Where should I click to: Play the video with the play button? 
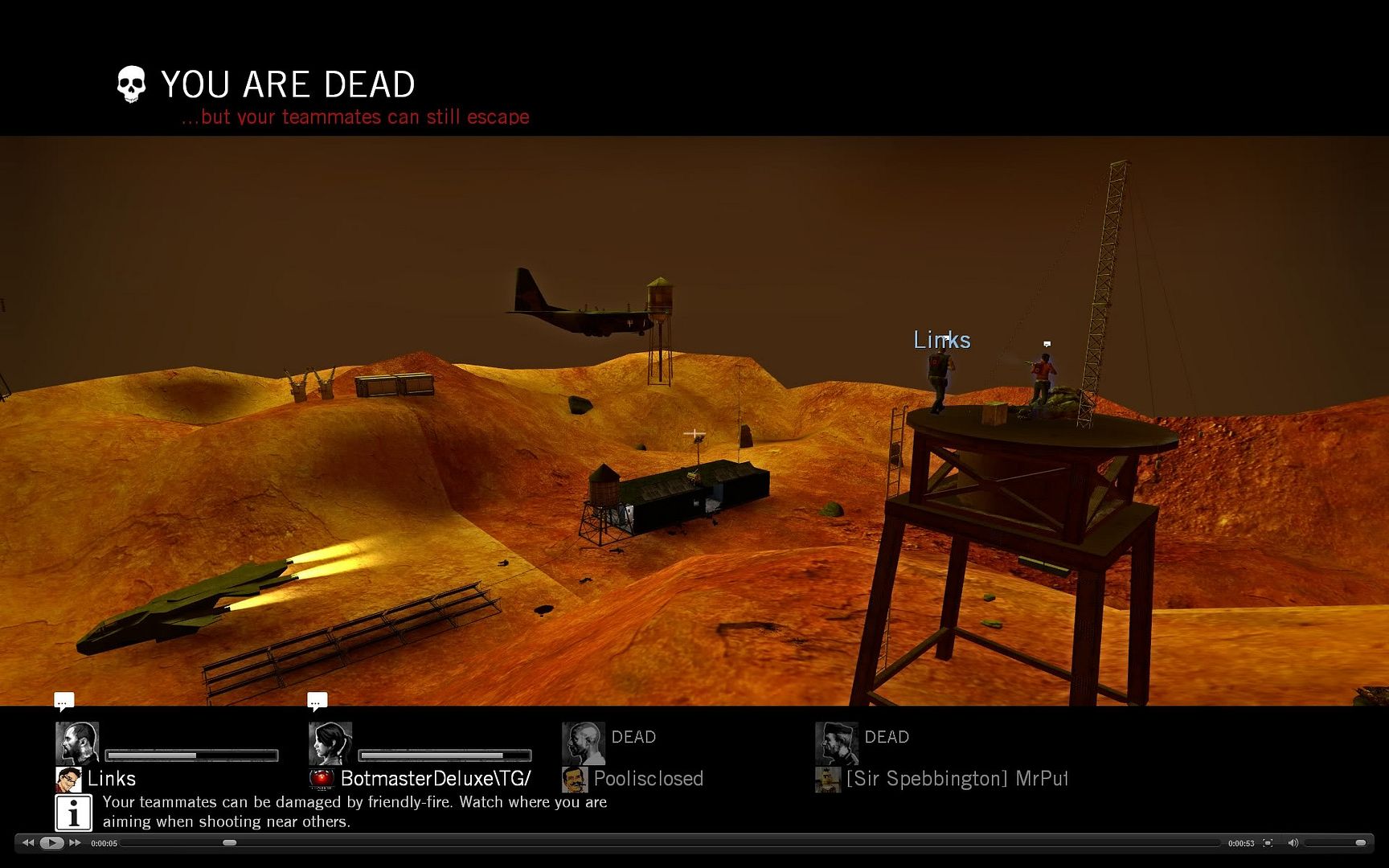51,843
